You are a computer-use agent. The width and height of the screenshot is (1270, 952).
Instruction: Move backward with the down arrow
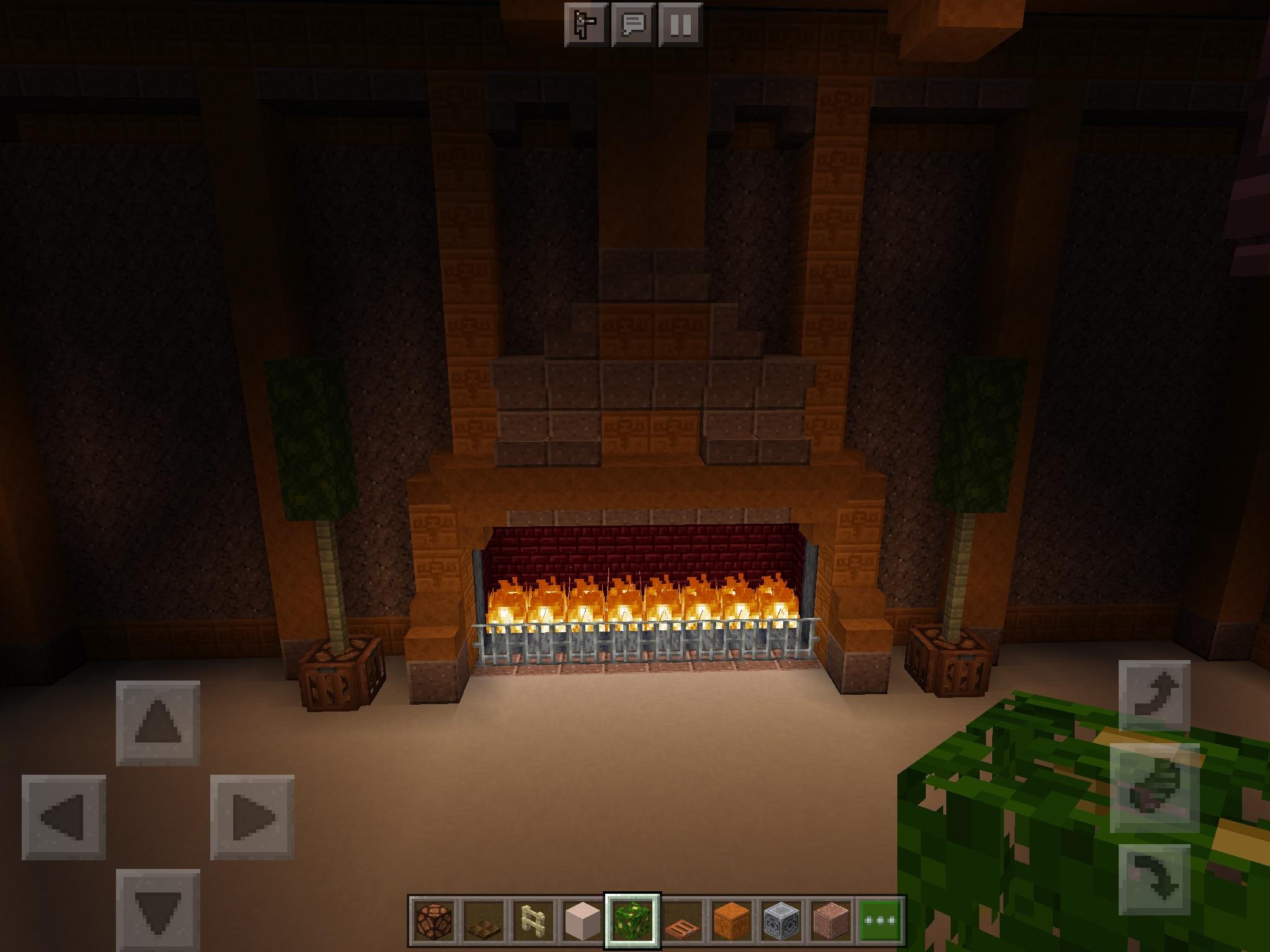(158, 910)
